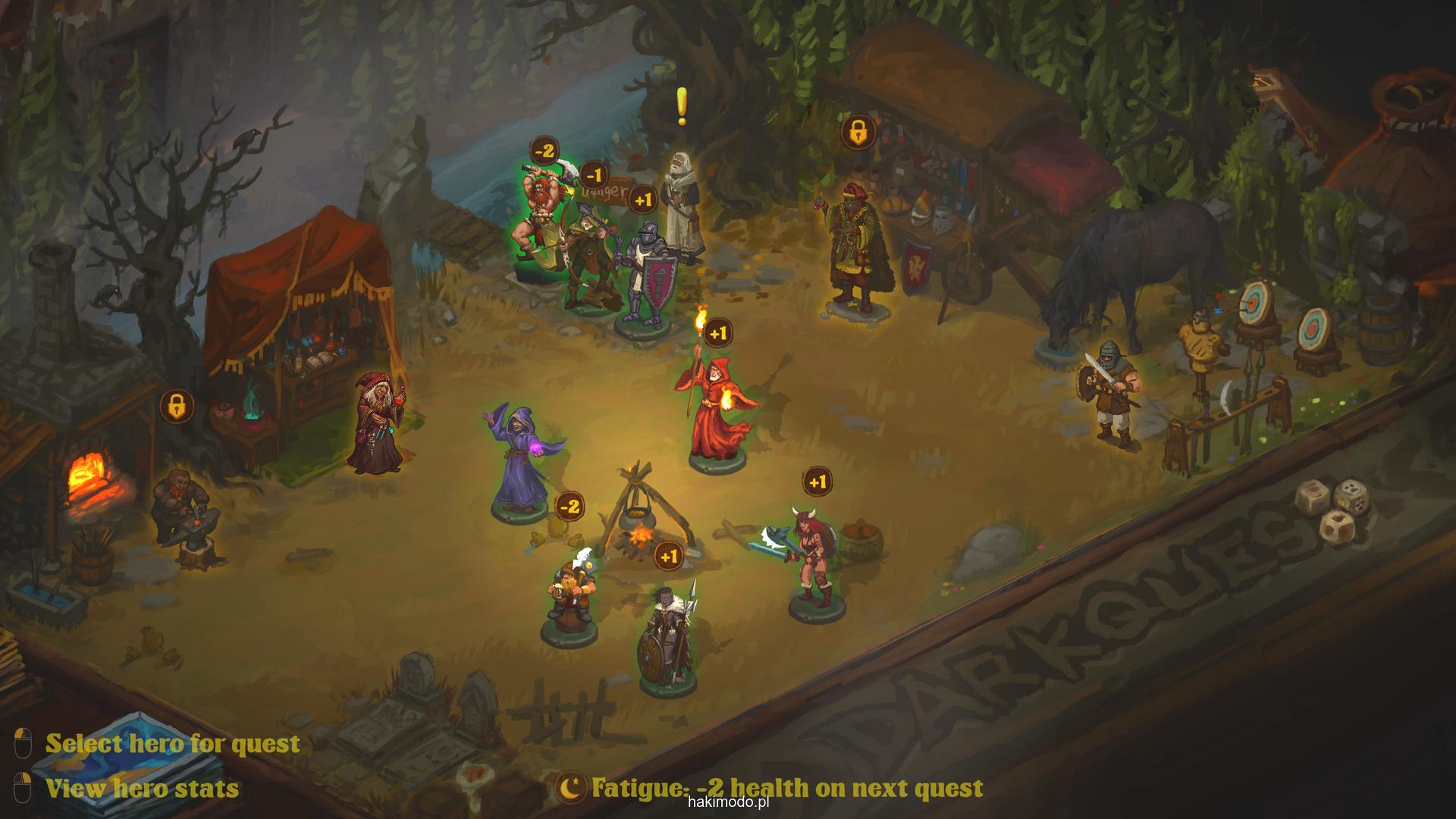1456x819 pixels.
Task: Click the yellow exclamation quest marker
Action: [x=682, y=106]
